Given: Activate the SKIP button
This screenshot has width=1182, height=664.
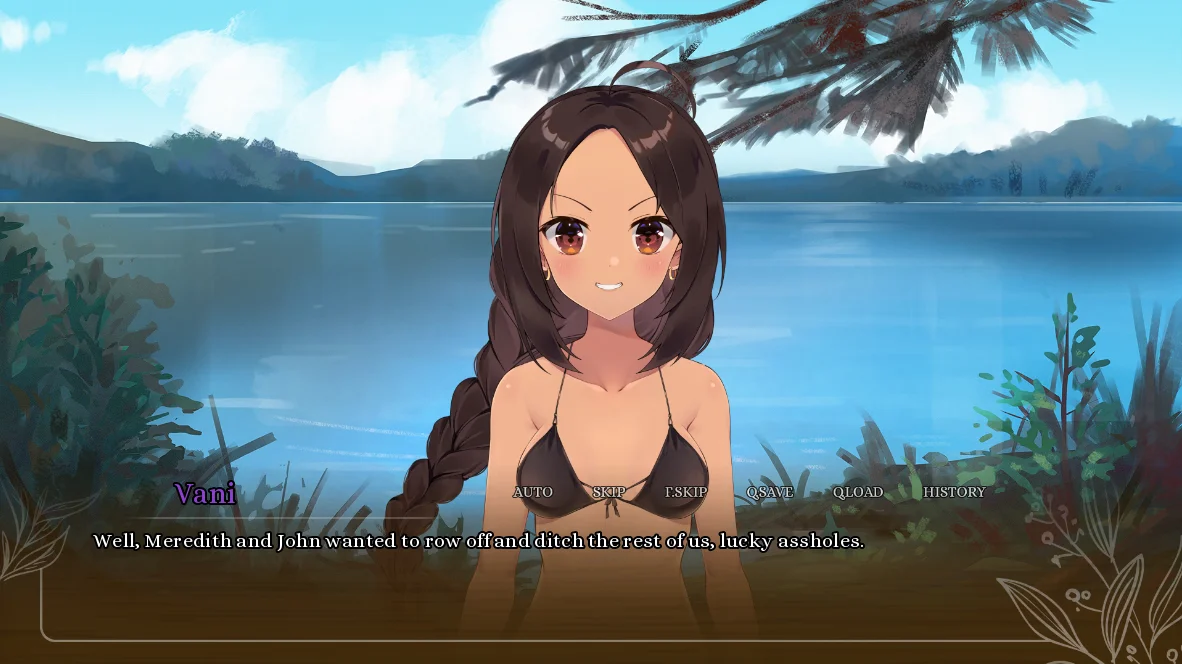Looking at the screenshot, I should click(608, 492).
